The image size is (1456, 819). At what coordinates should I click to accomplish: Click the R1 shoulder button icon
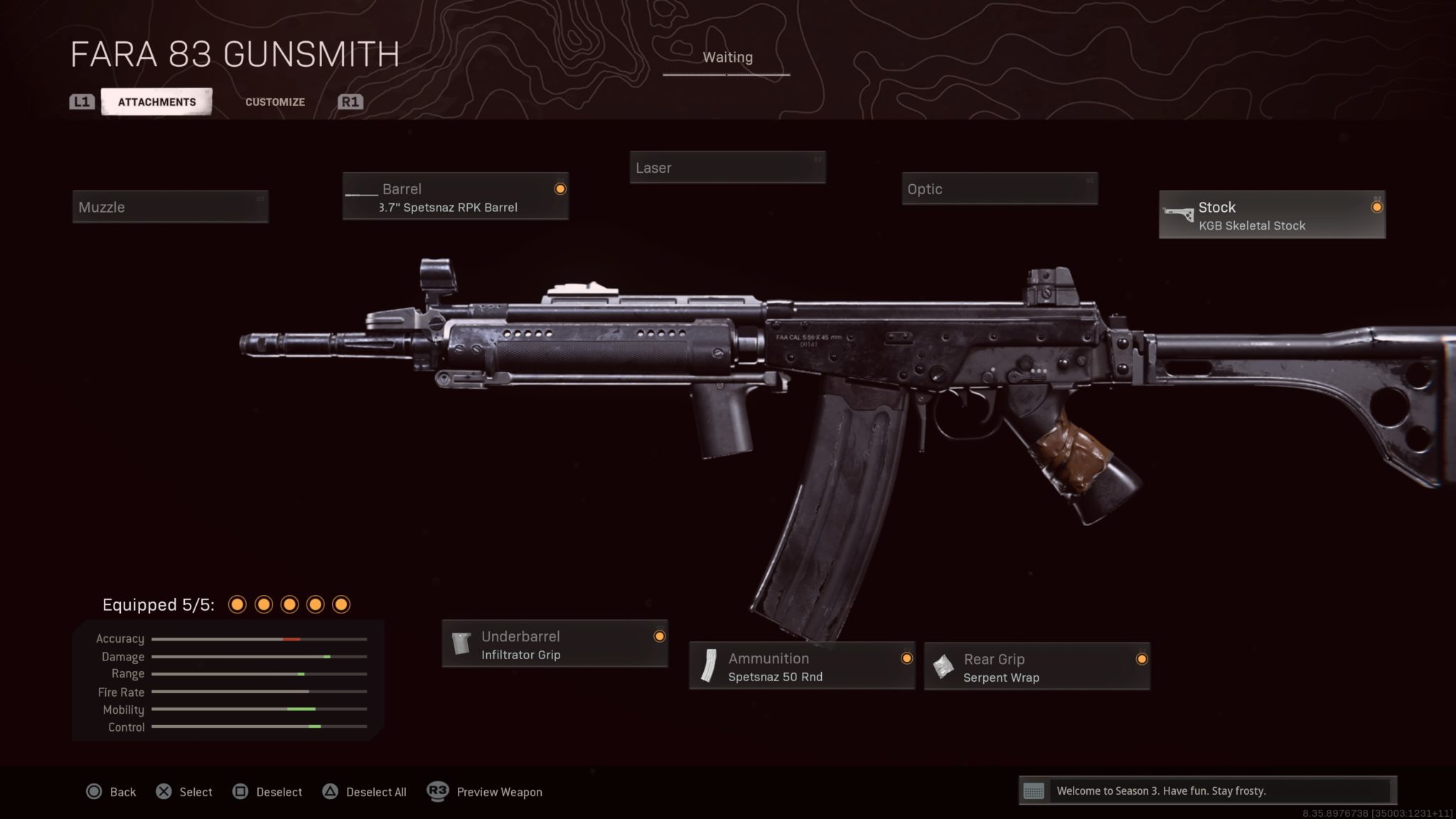(x=349, y=101)
